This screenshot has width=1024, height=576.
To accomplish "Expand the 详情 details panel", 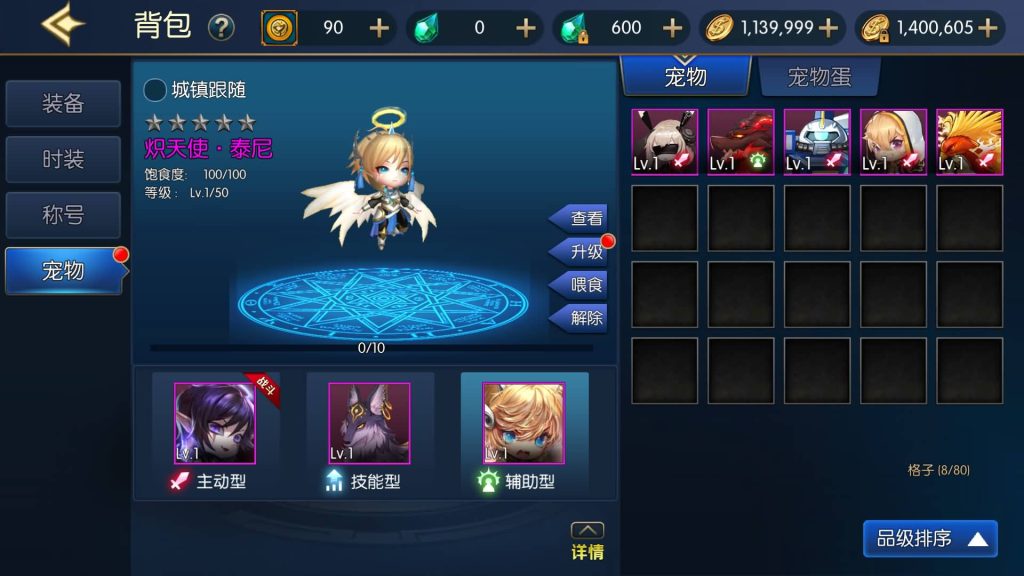I will pyautogui.click(x=587, y=541).
